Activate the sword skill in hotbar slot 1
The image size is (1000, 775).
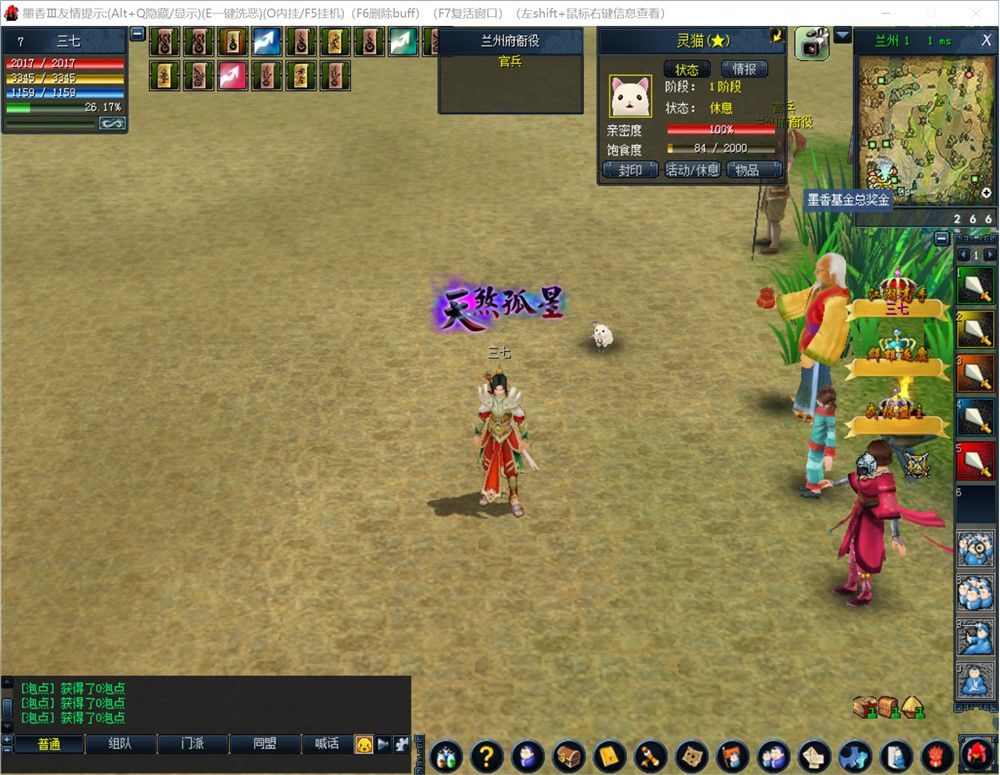tap(976, 285)
